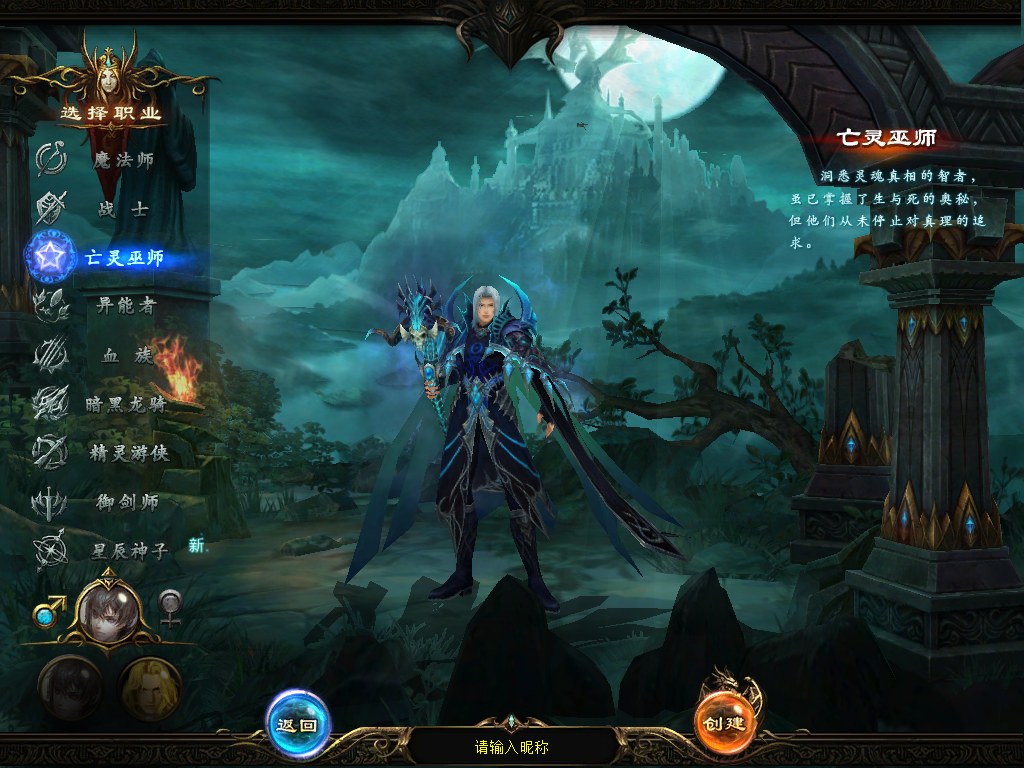Viewport: 1024px width, 768px height.
Task: Click the 返回 (Back) button
Action: pos(297,724)
